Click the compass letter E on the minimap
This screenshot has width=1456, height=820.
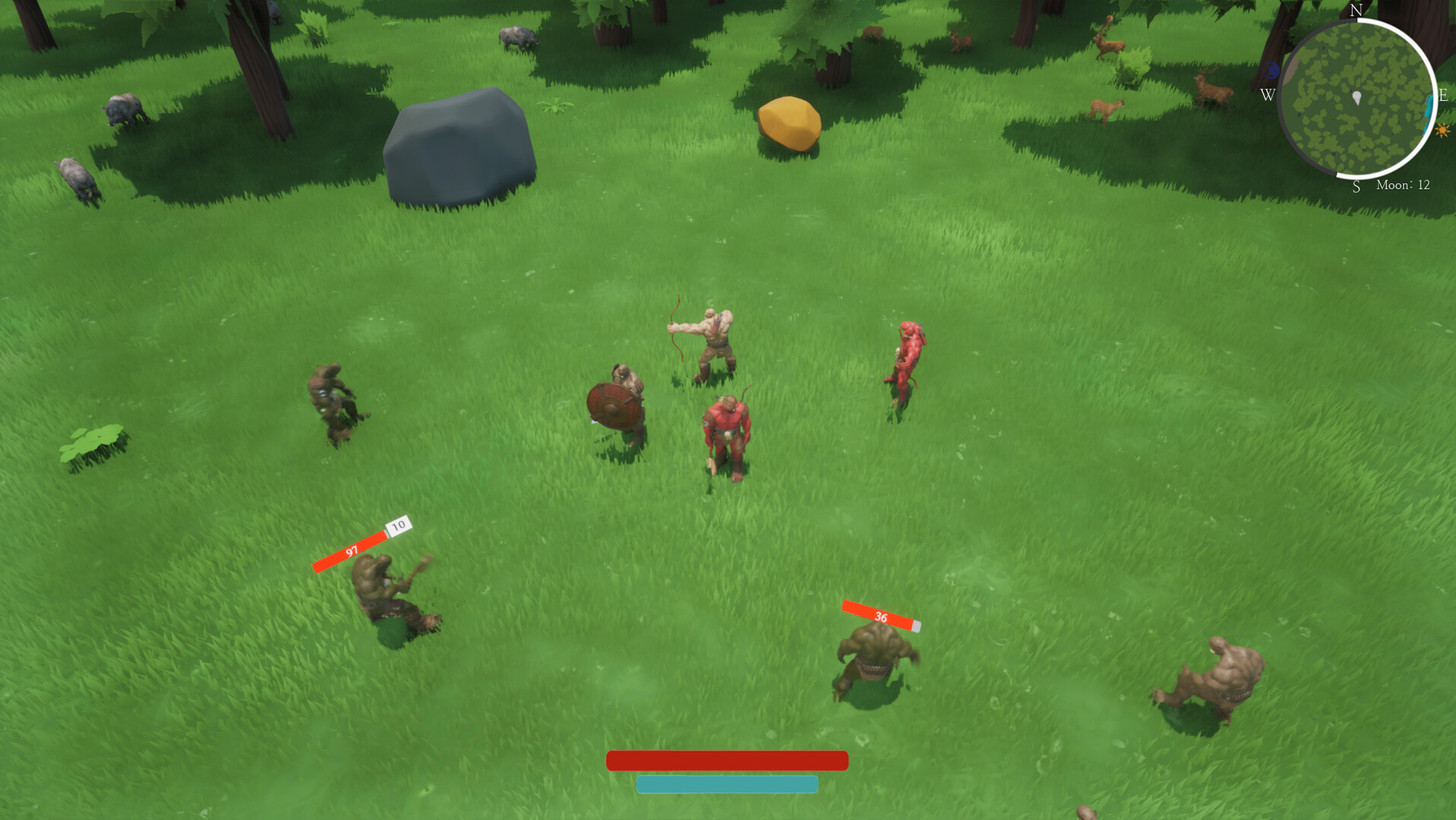pyautogui.click(x=1442, y=95)
